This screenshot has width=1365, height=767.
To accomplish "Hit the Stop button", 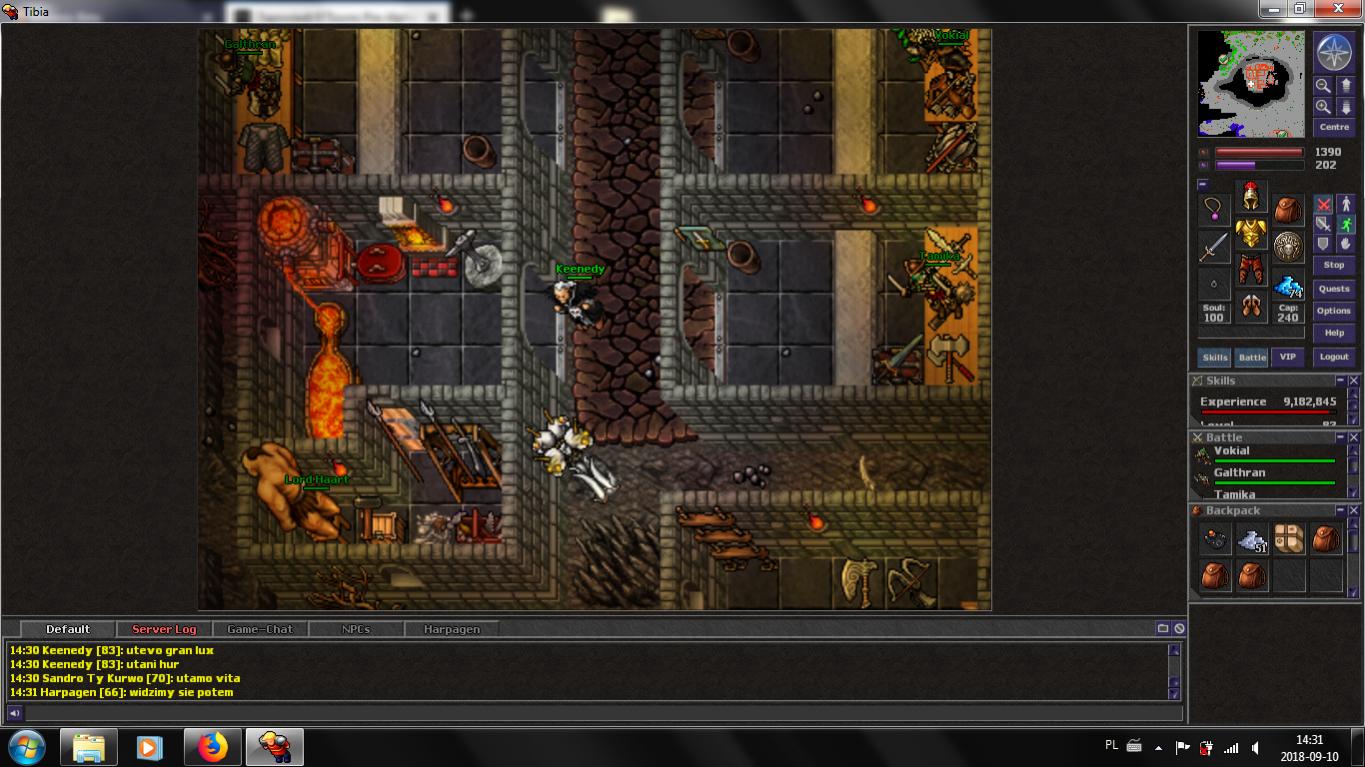I will 1334,265.
